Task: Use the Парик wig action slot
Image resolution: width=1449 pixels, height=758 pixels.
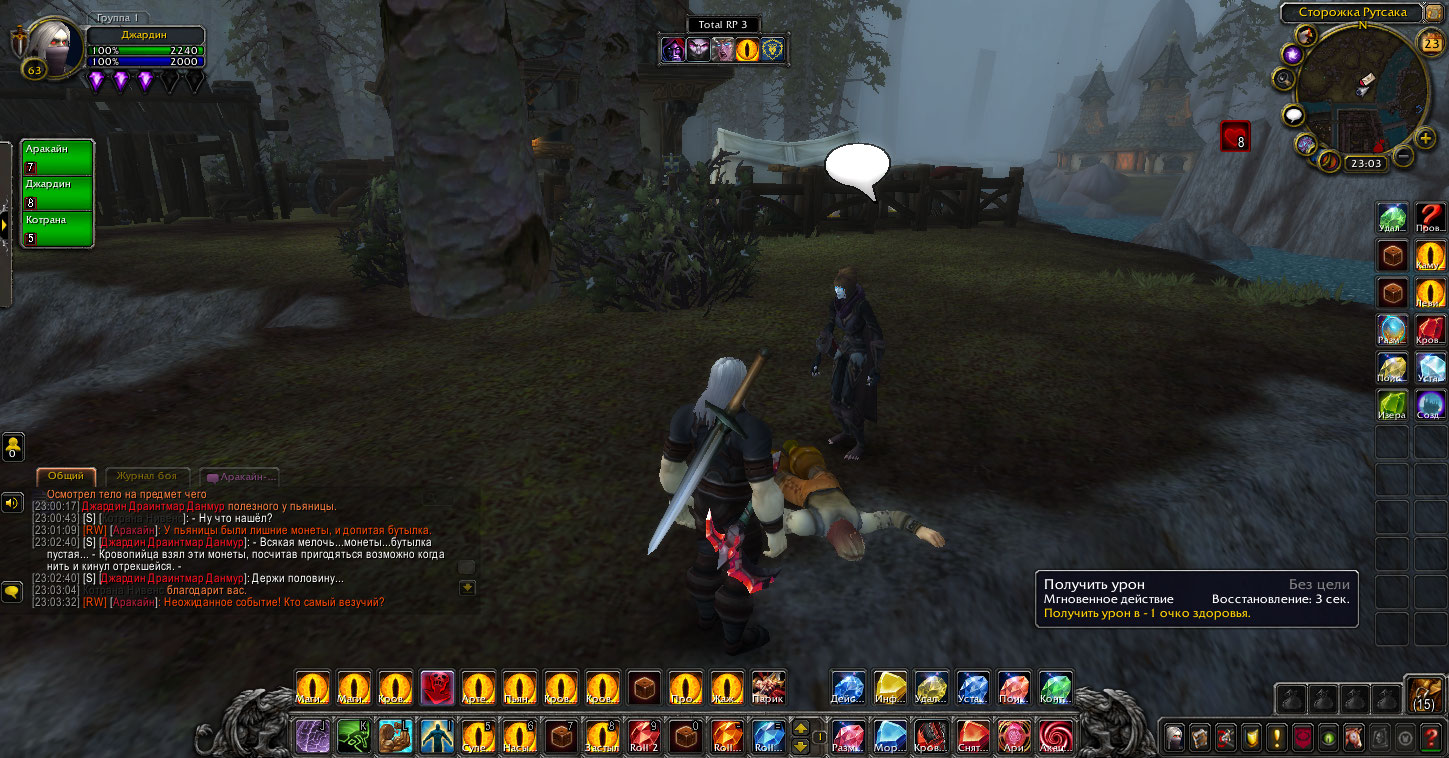Action: pos(768,688)
